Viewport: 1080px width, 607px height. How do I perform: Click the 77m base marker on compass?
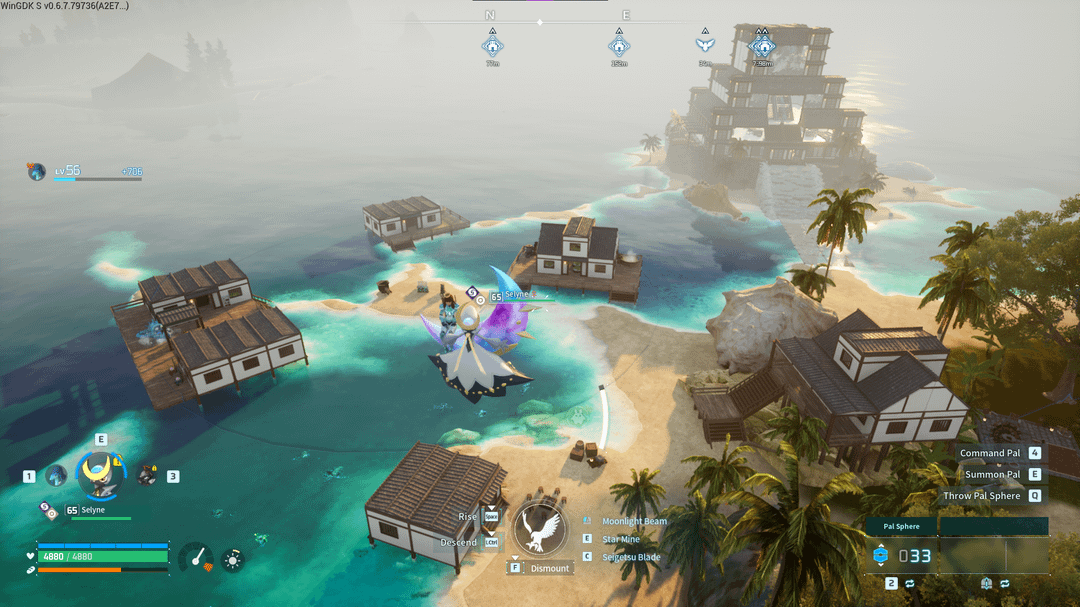coord(492,46)
